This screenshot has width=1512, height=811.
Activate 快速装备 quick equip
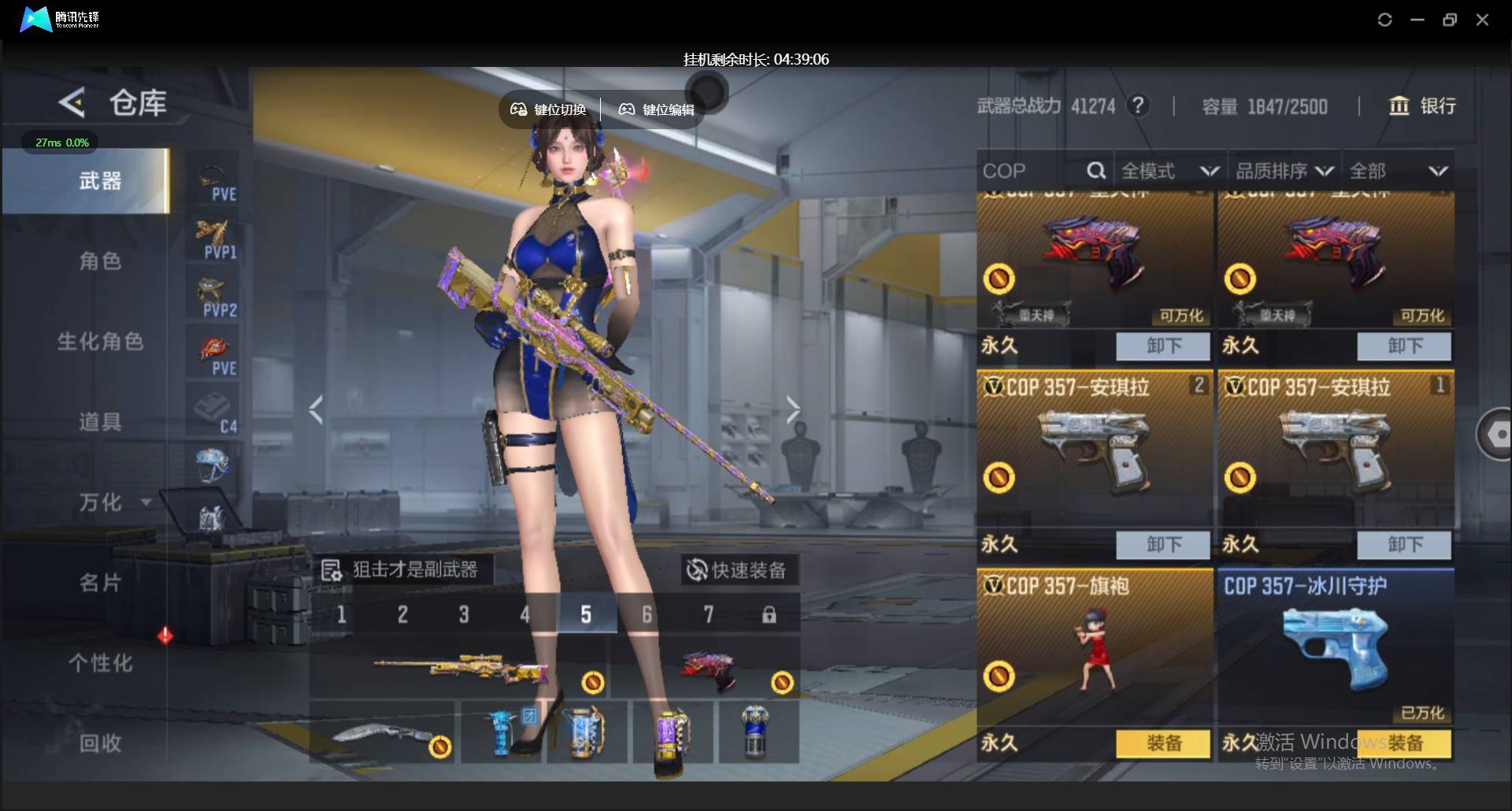pyautogui.click(x=738, y=570)
